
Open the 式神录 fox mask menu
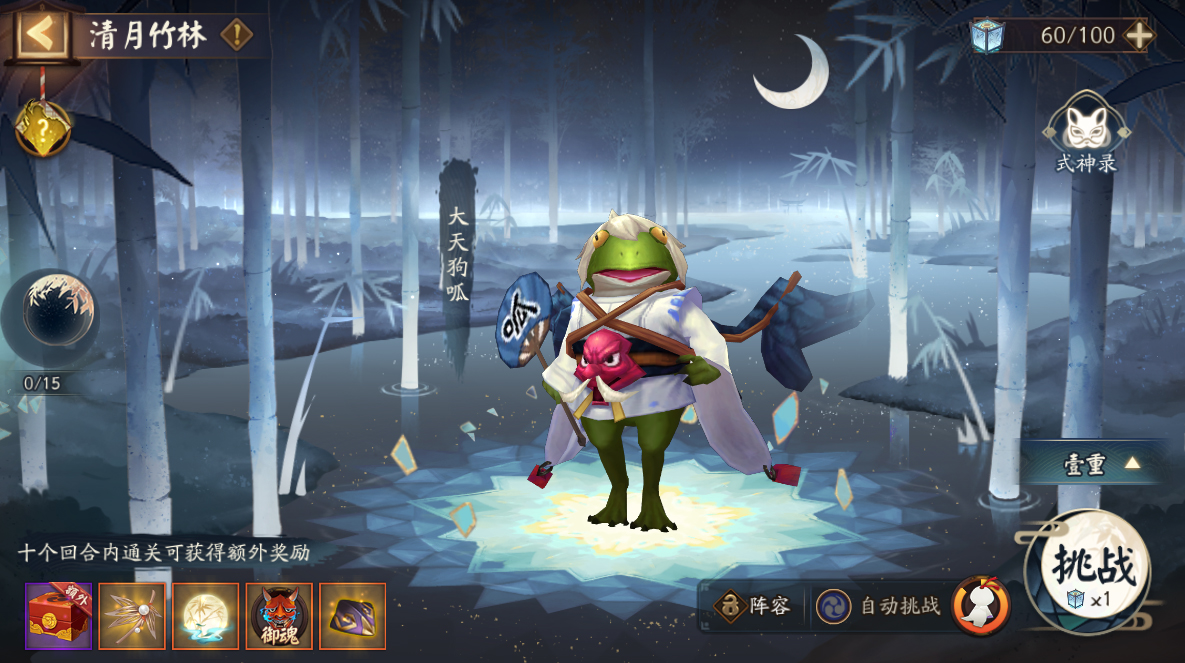point(1086,128)
